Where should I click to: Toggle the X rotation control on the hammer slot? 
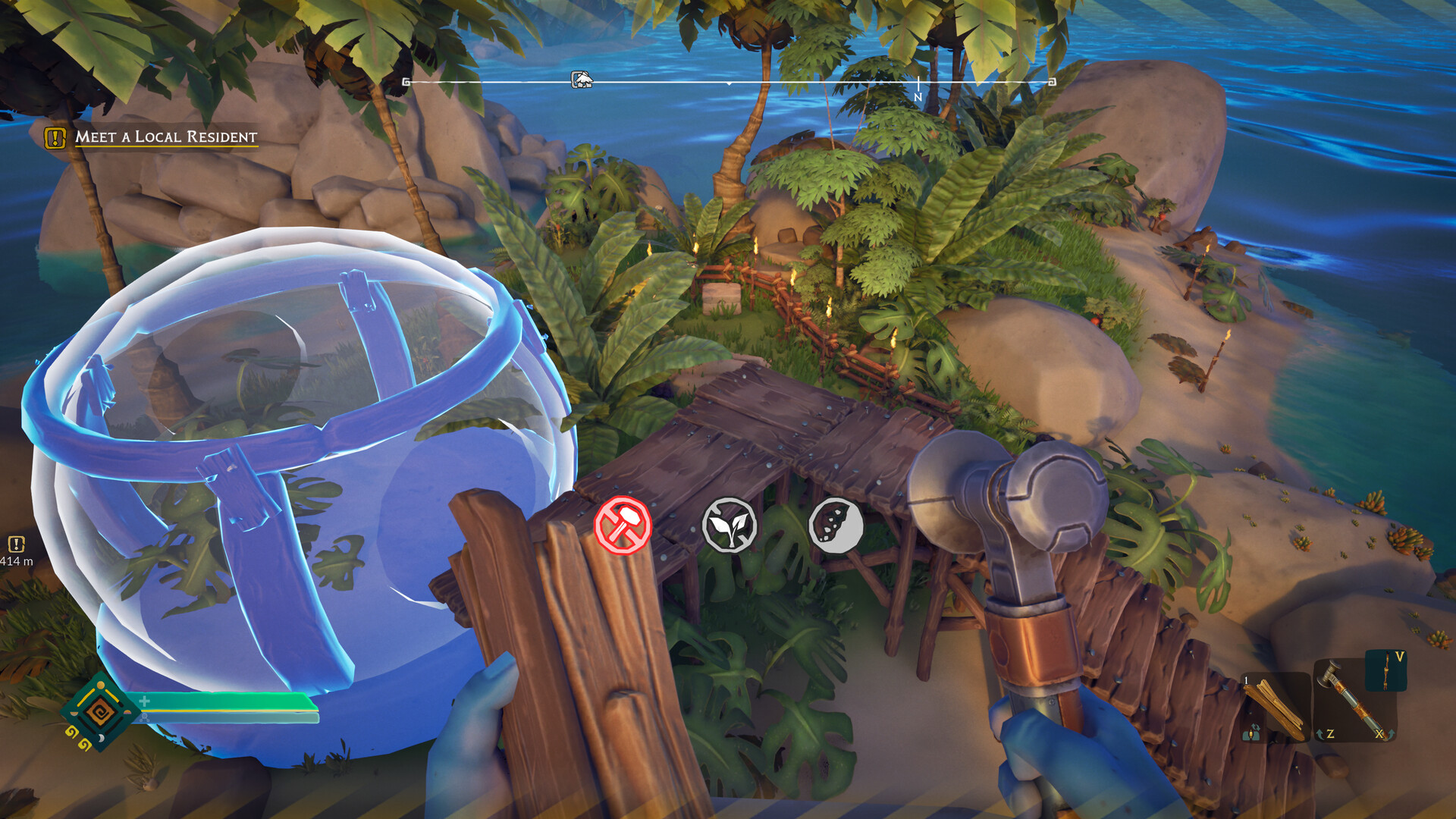[1384, 735]
